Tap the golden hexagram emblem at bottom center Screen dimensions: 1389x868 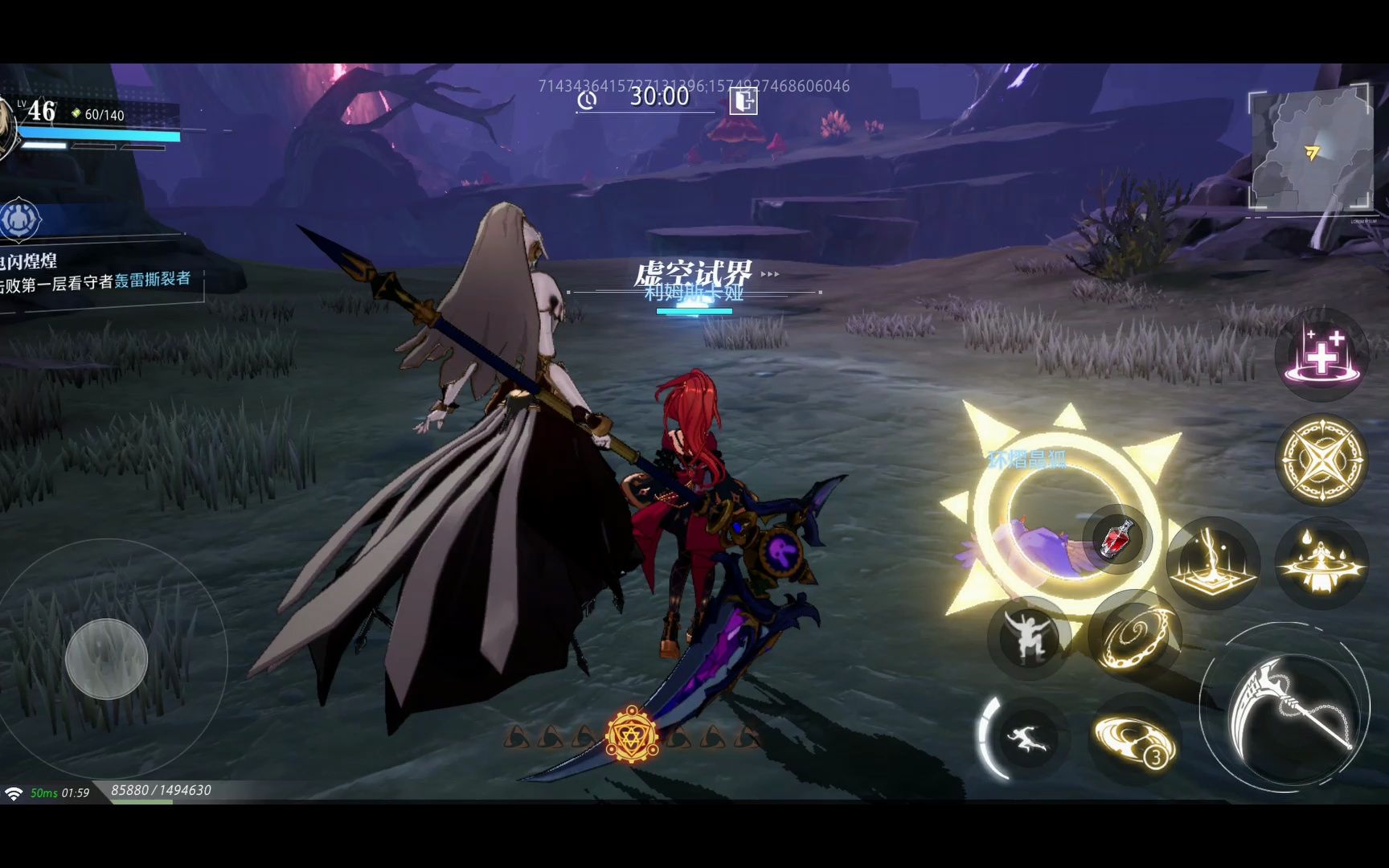pyautogui.click(x=632, y=735)
